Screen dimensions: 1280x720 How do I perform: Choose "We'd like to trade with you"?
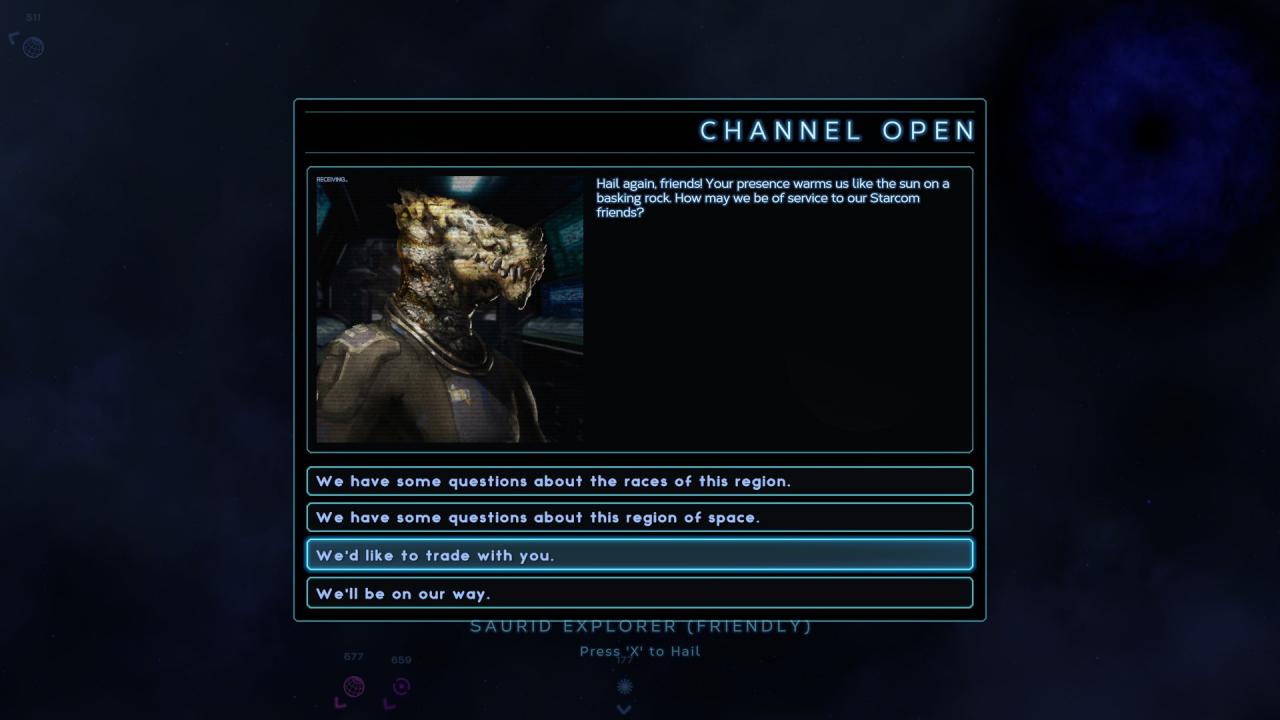[639, 555]
